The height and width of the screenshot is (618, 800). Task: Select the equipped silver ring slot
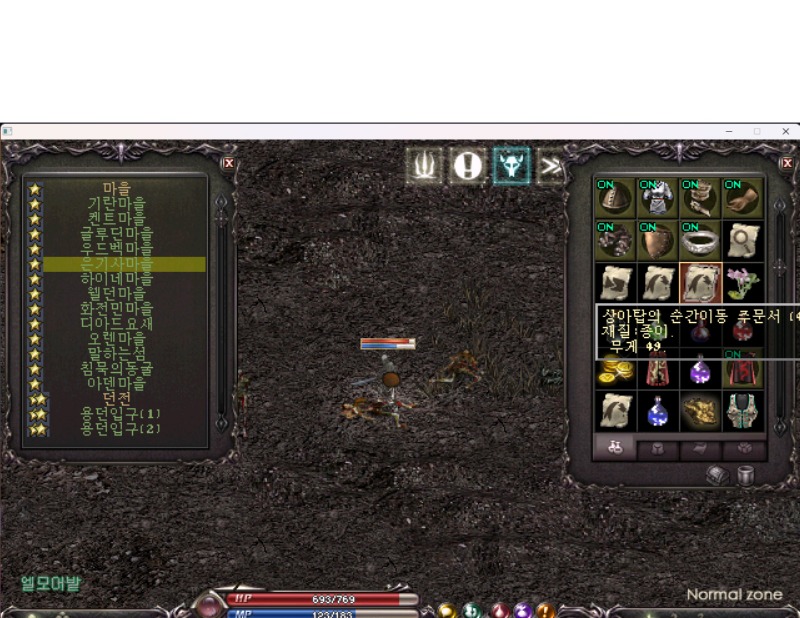pos(701,240)
